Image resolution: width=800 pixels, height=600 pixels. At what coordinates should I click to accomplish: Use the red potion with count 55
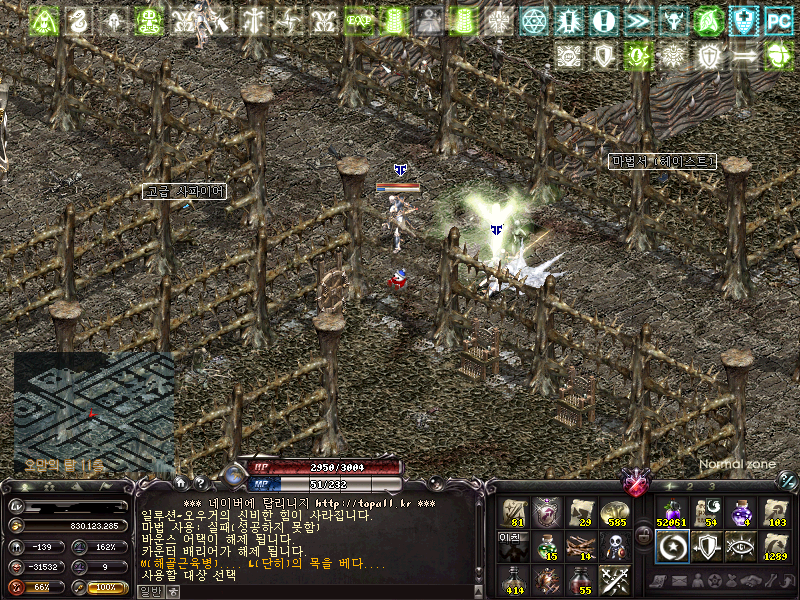pyautogui.click(x=580, y=579)
